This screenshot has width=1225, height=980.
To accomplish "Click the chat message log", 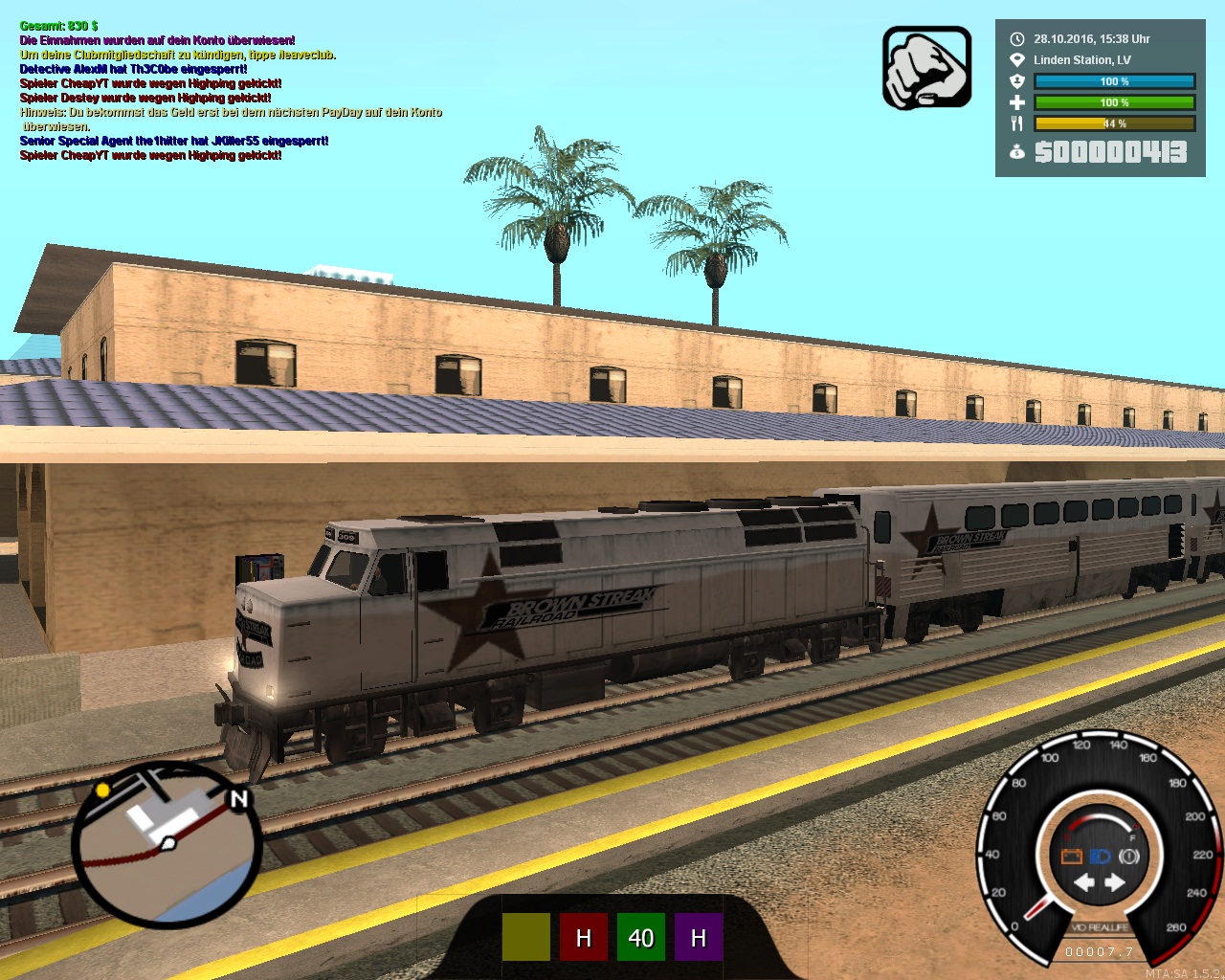I will [230, 91].
